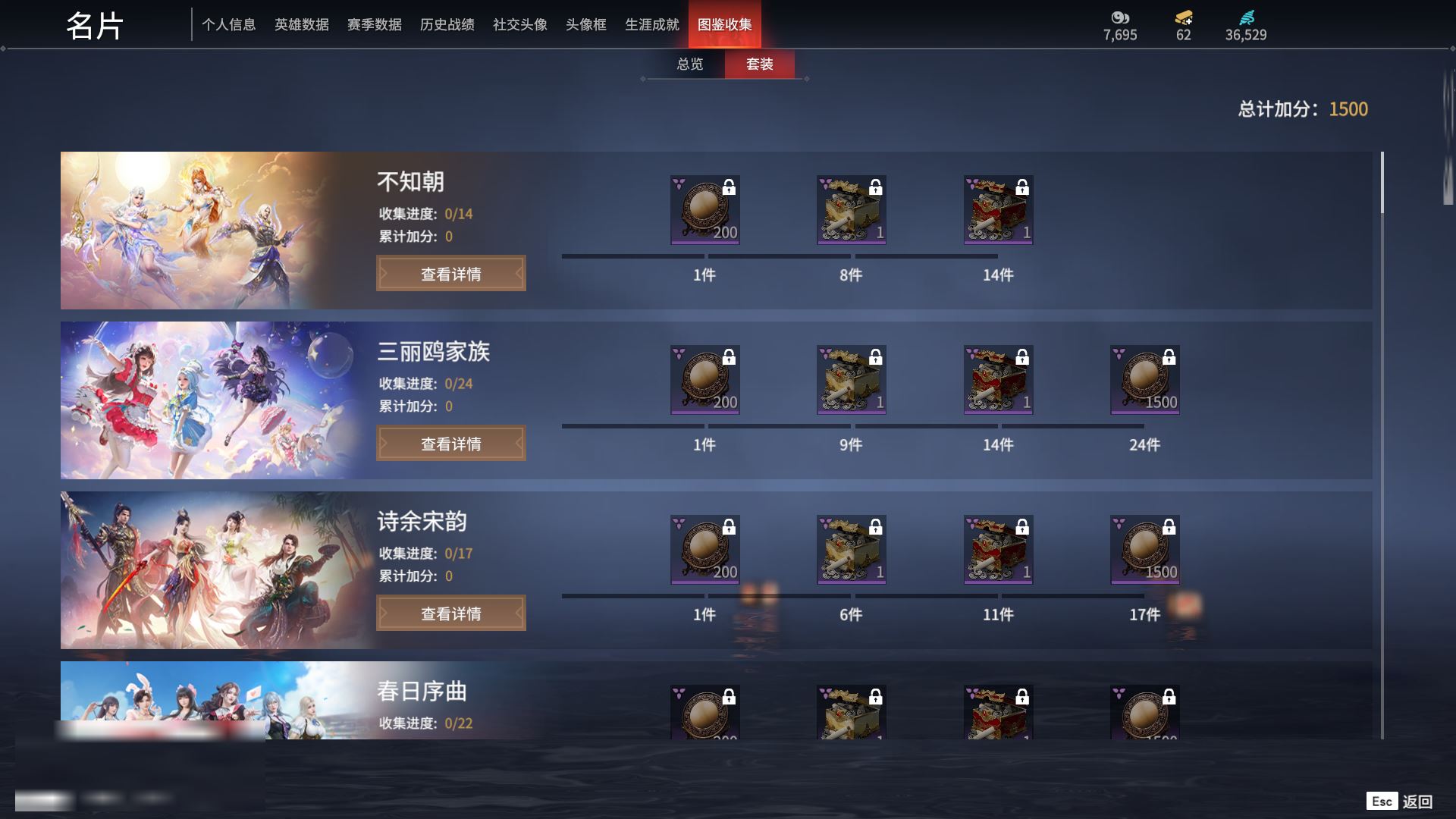Open the 头像框 tab
Image resolution: width=1456 pixels, height=819 pixels.
(585, 25)
